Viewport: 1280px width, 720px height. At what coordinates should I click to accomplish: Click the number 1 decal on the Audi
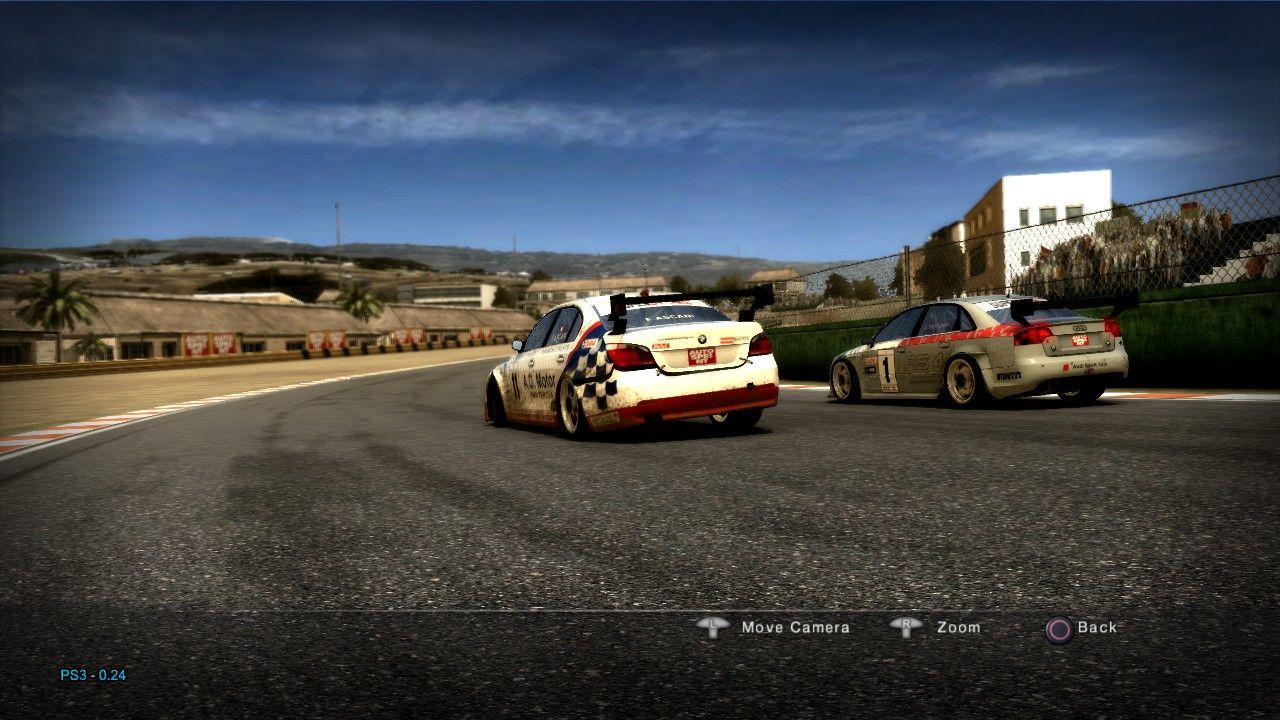(x=886, y=367)
